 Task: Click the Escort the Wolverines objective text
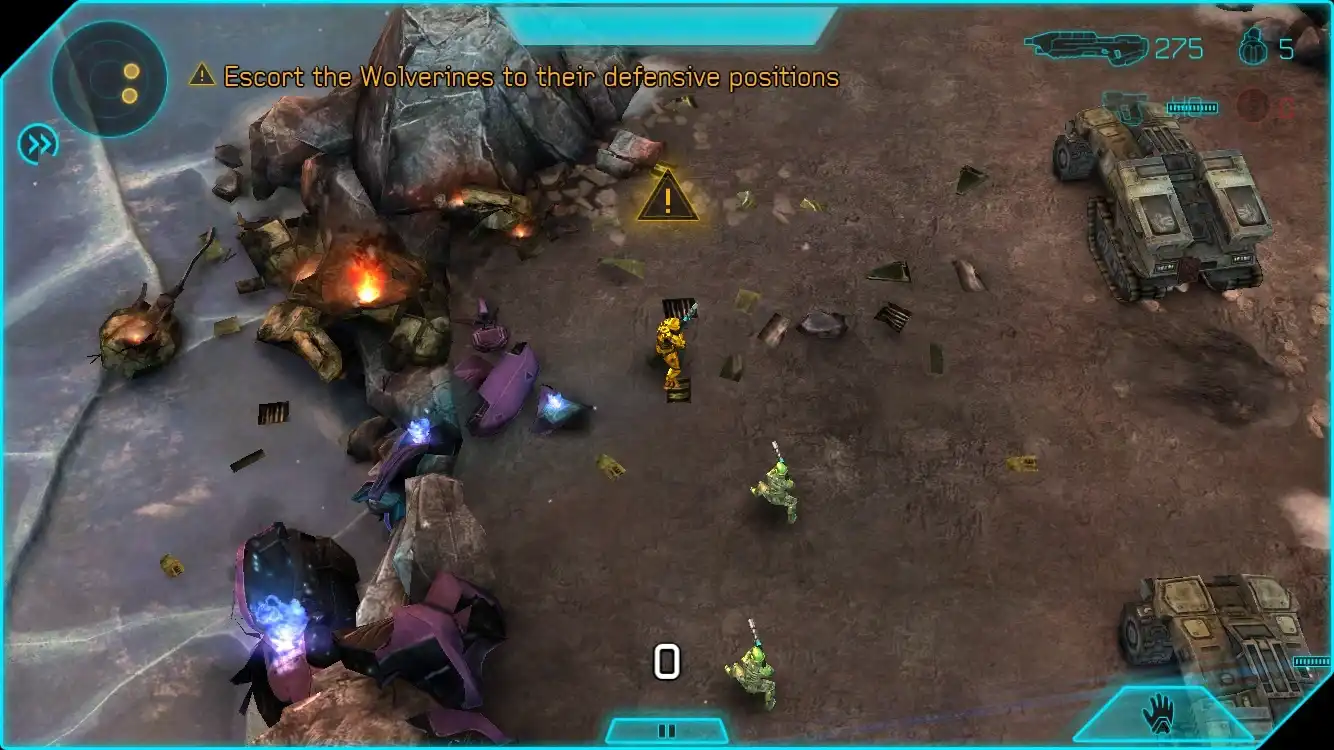point(532,75)
